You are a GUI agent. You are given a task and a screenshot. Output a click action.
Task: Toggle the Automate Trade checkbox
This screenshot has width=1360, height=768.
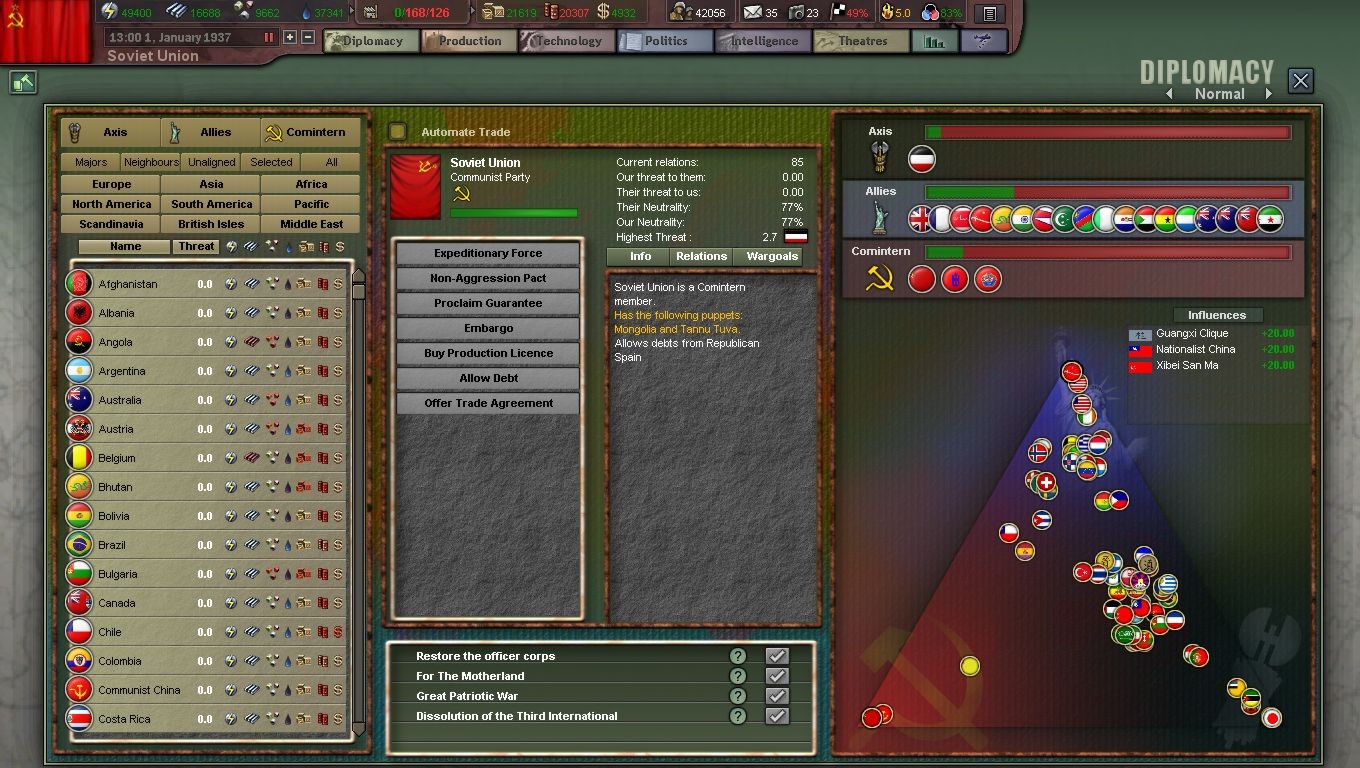[398, 131]
